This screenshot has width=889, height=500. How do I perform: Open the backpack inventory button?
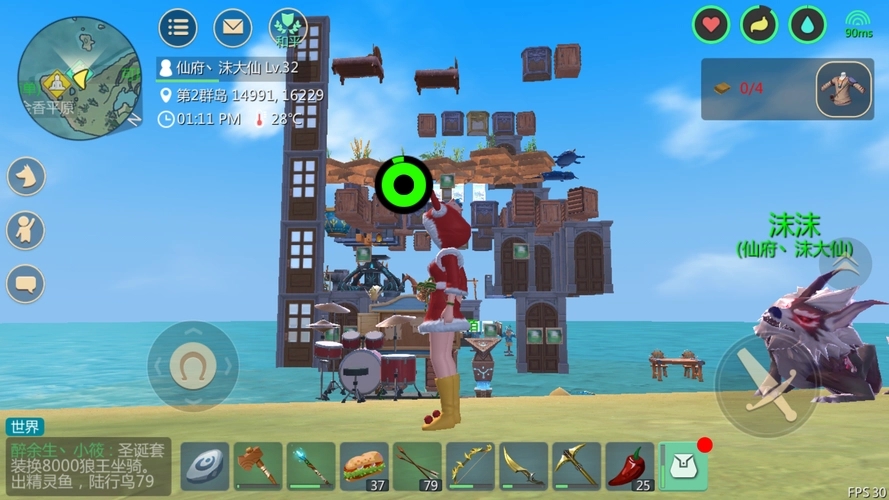coord(684,466)
